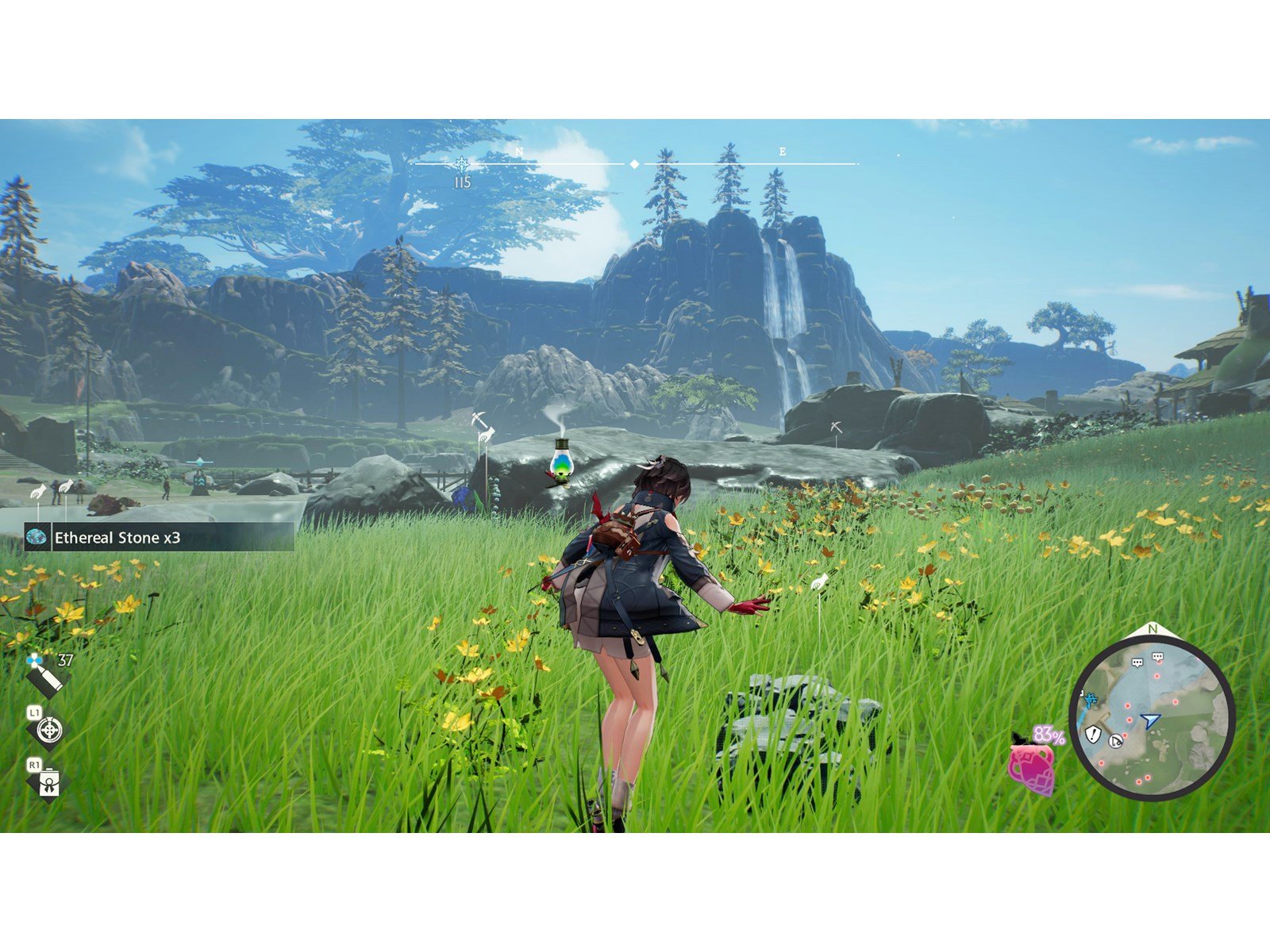Click the N compass pointer above the minimap
Viewport: 1270px width, 952px height.
1152,628
